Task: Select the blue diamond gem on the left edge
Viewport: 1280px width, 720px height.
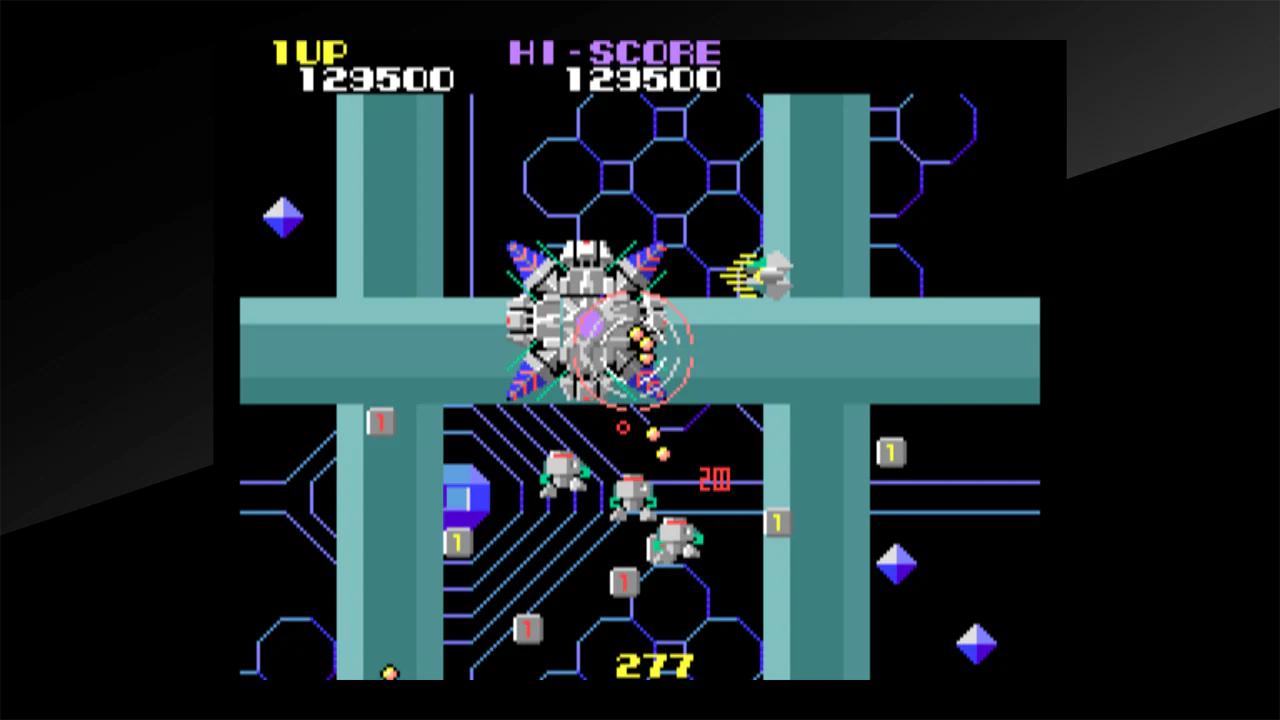Action: [x=282, y=215]
